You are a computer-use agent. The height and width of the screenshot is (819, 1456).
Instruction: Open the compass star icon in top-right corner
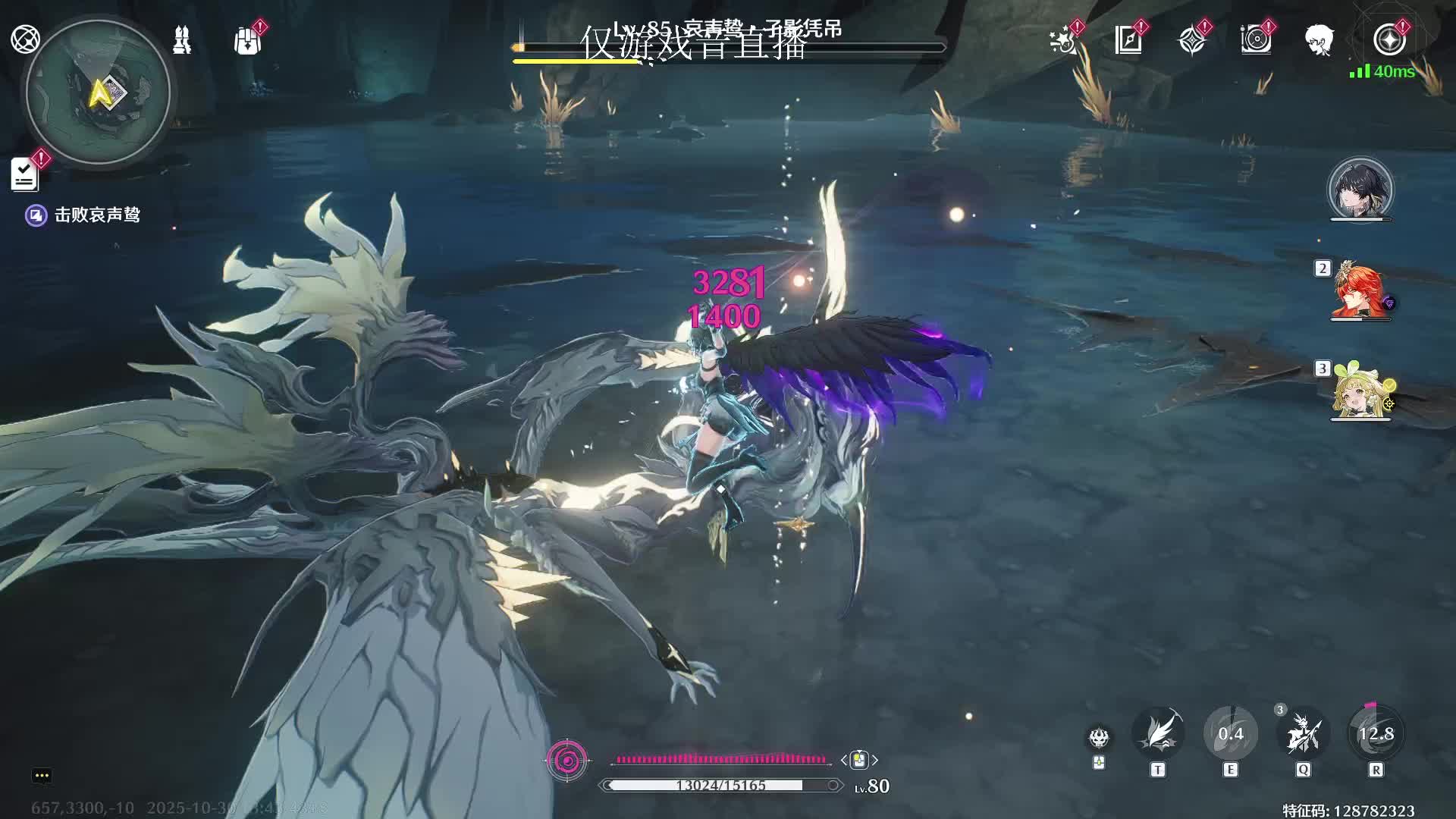[1389, 40]
